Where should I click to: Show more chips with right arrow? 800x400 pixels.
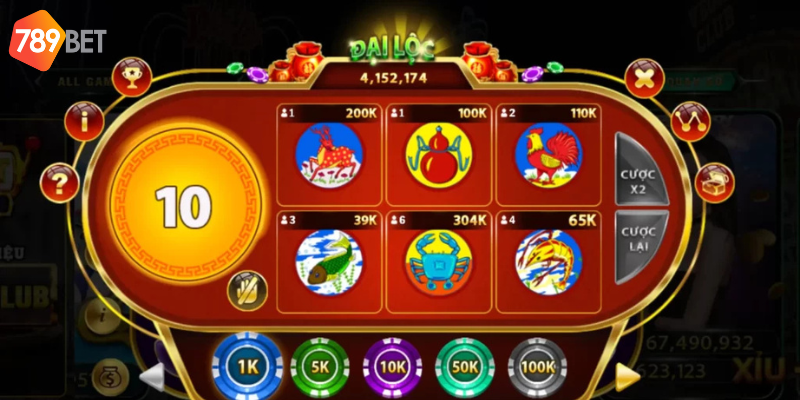627,375
